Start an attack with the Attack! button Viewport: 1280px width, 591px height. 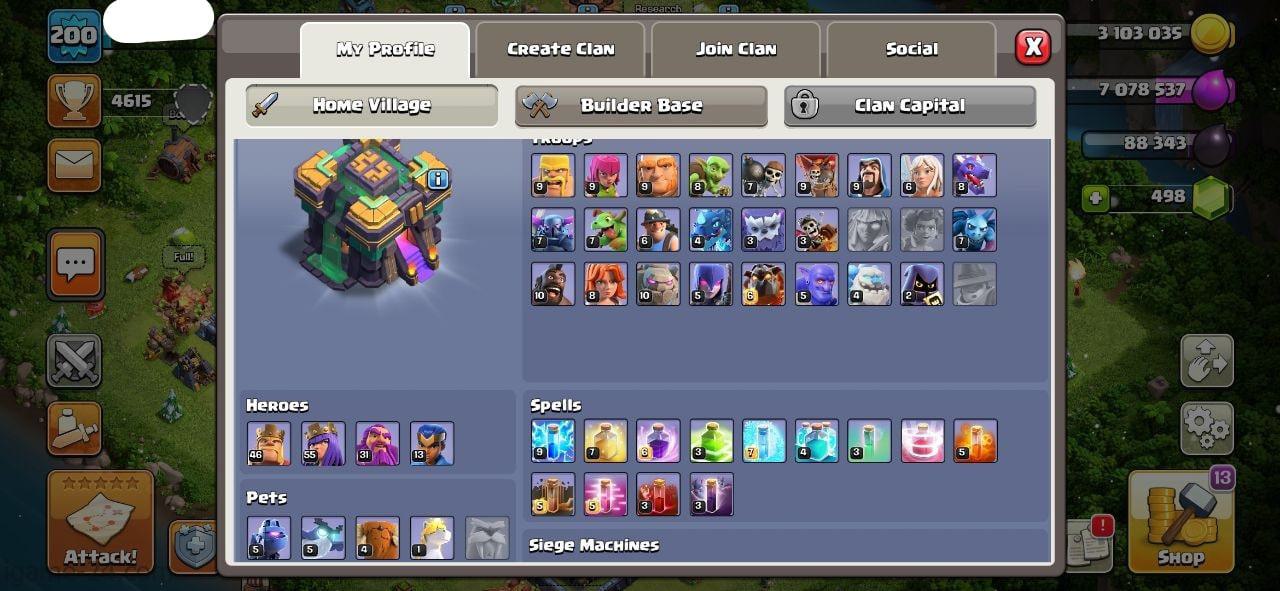100,522
